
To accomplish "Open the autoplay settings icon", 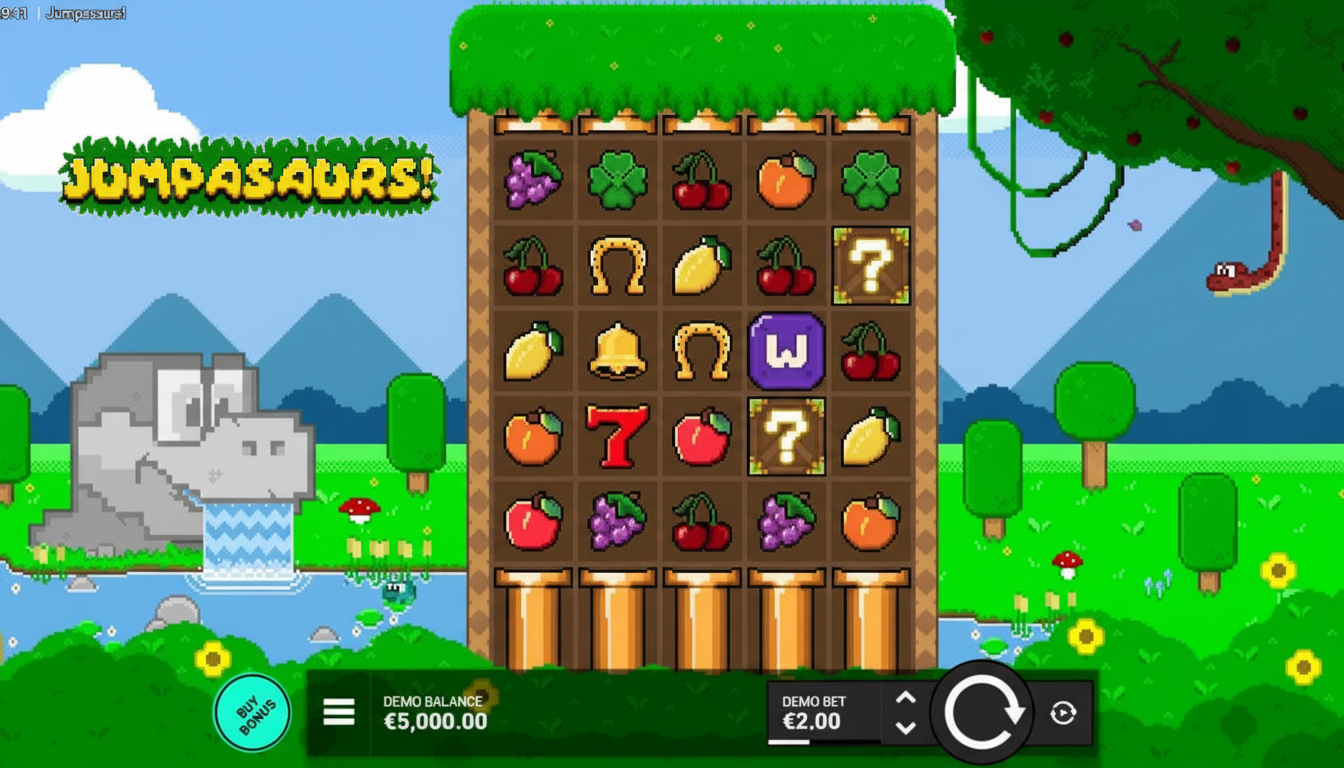I will click(x=1063, y=713).
